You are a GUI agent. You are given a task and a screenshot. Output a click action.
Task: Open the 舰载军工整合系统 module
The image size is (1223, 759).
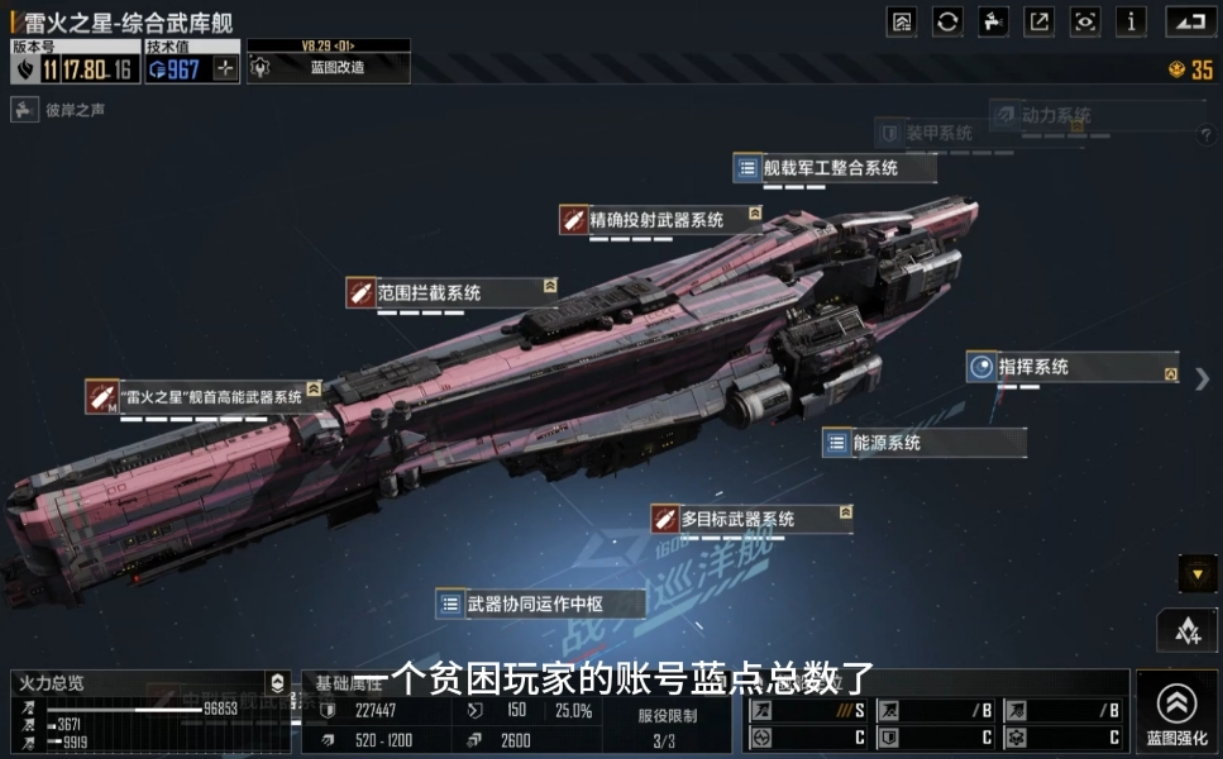(834, 168)
